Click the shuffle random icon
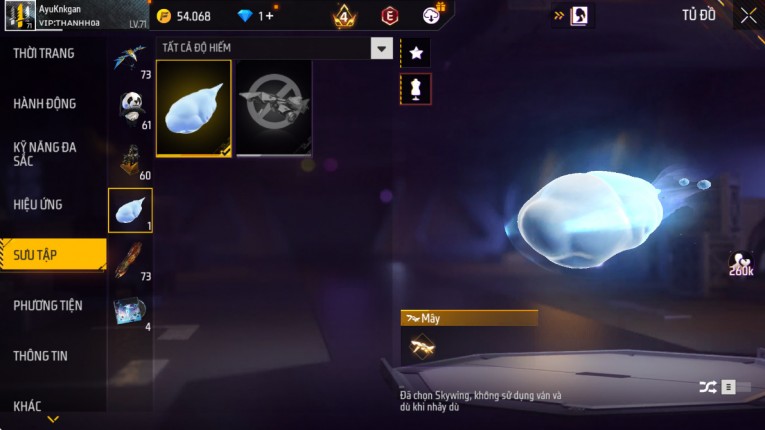Viewport: 765px width, 430px height. 708,387
